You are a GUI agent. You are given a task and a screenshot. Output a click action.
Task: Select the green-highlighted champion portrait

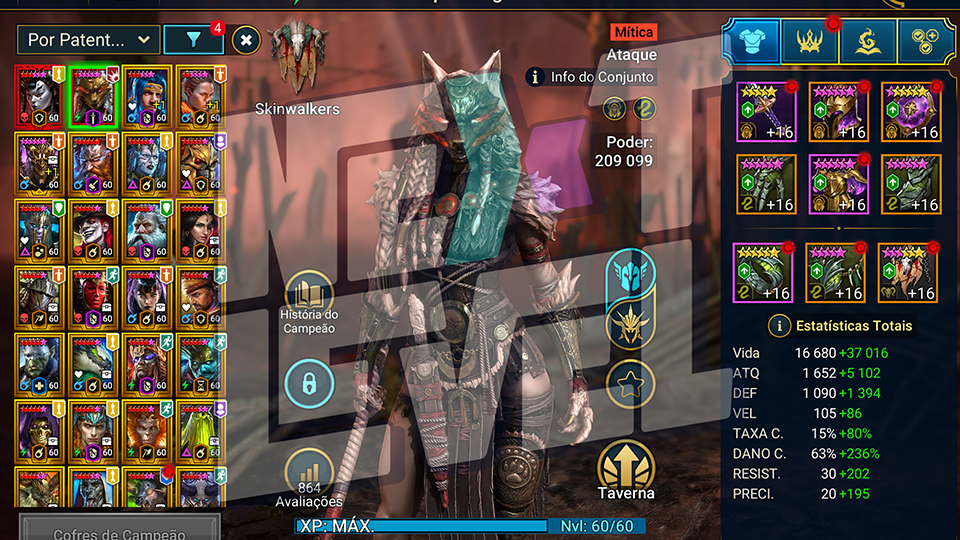click(x=94, y=97)
